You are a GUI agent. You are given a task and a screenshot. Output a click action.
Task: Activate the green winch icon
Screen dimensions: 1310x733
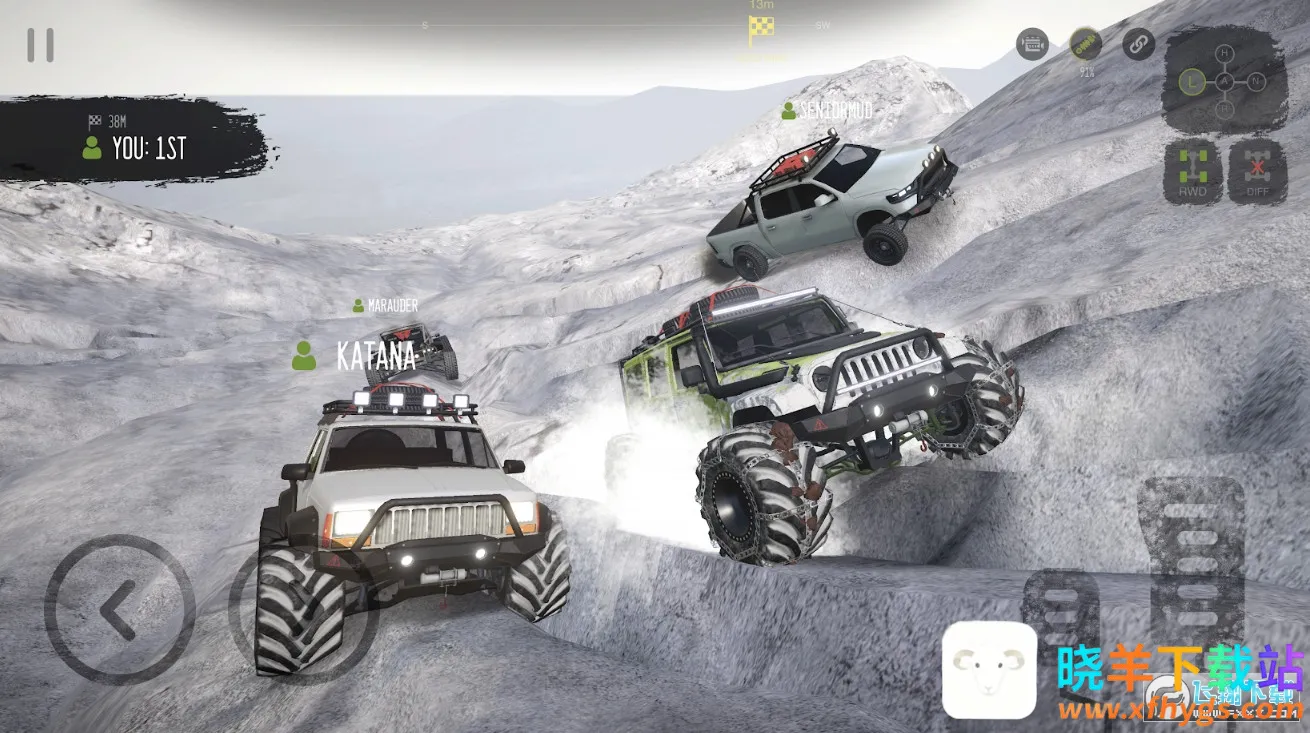[x=1085, y=44]
